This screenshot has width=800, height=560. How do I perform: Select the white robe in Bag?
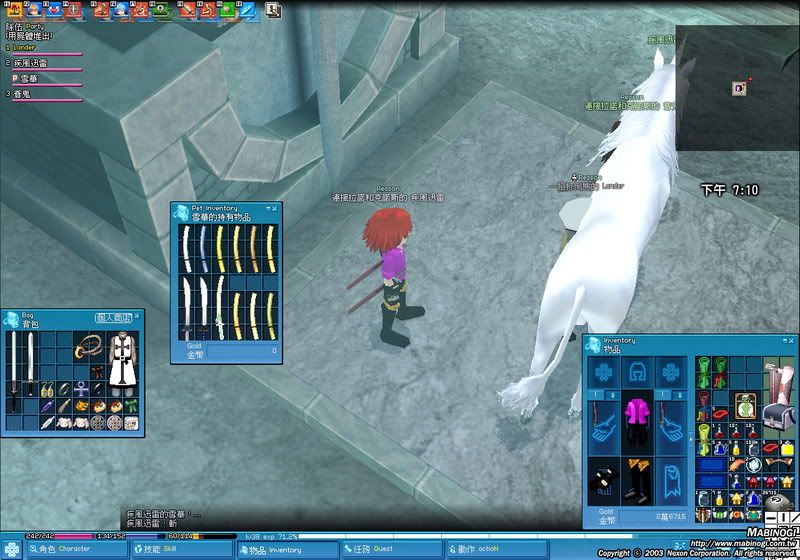pyautogui.click(x=122, y=362)
